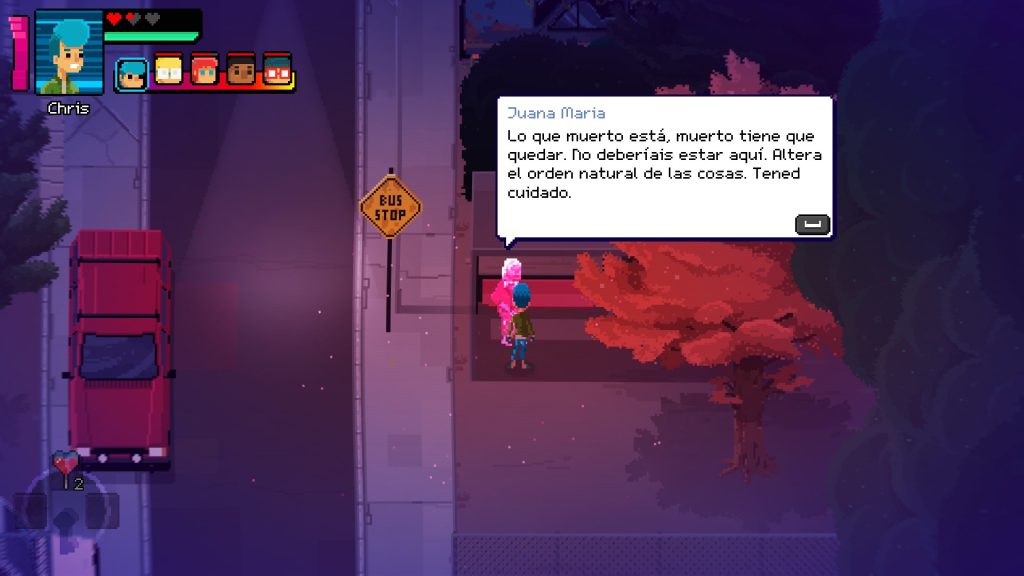The image size is (1024, 576).
Task: Select Chris's large character portrait
Action: pos(69,53)
